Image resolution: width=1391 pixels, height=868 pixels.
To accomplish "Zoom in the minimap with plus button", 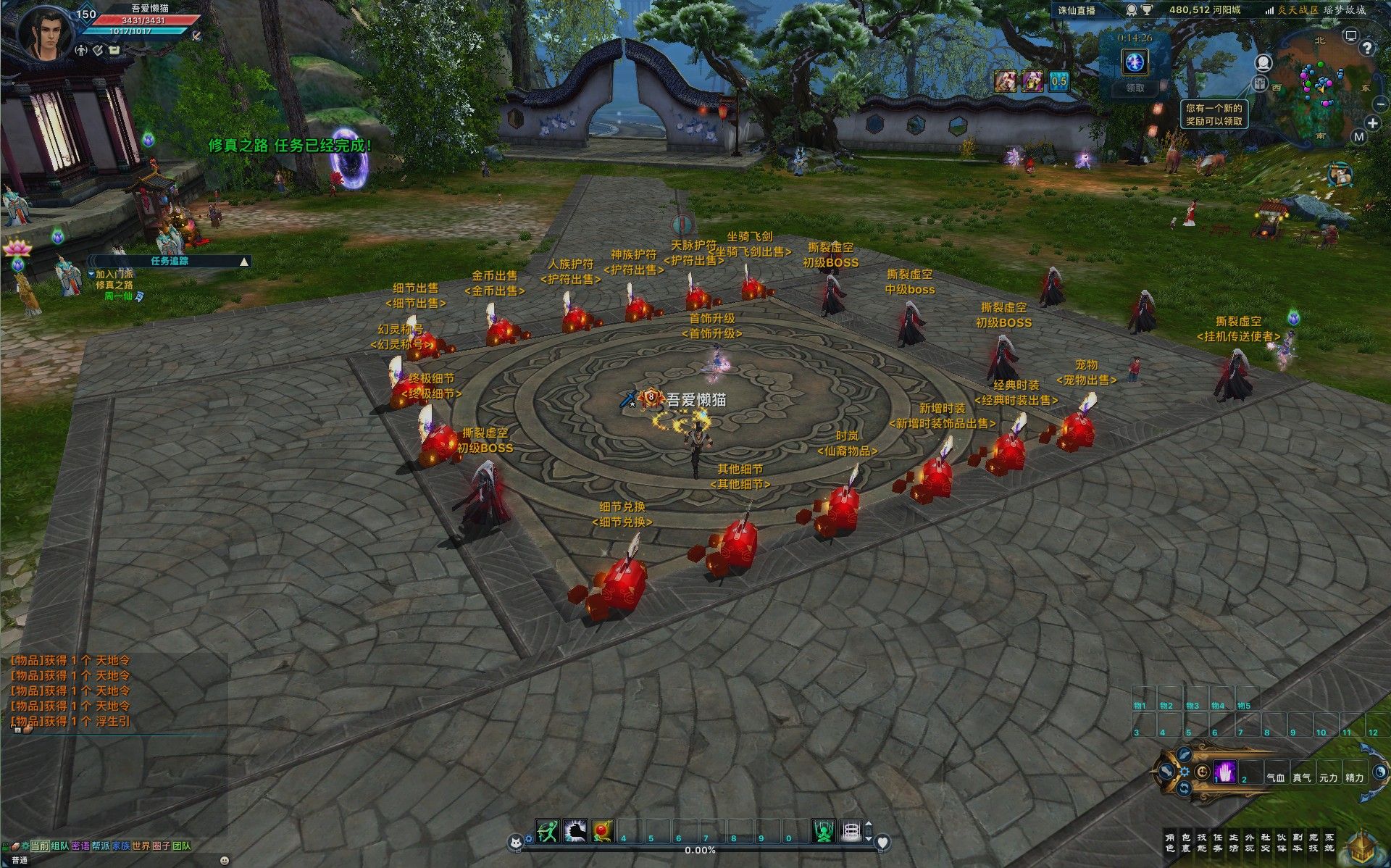I will coord(1372,122).
